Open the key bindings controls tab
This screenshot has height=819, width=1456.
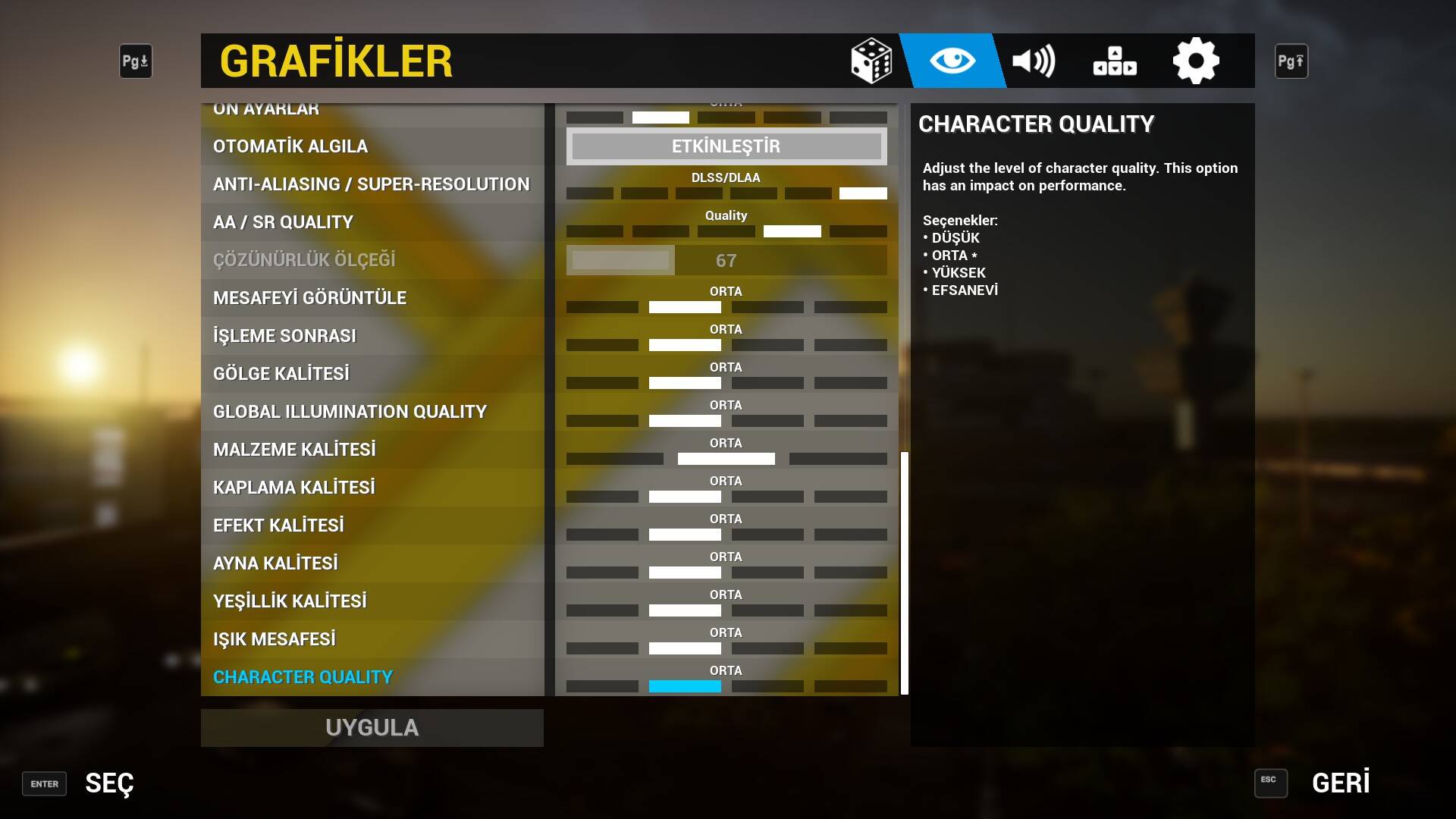pyautogui.click(x=1115, y=61)
